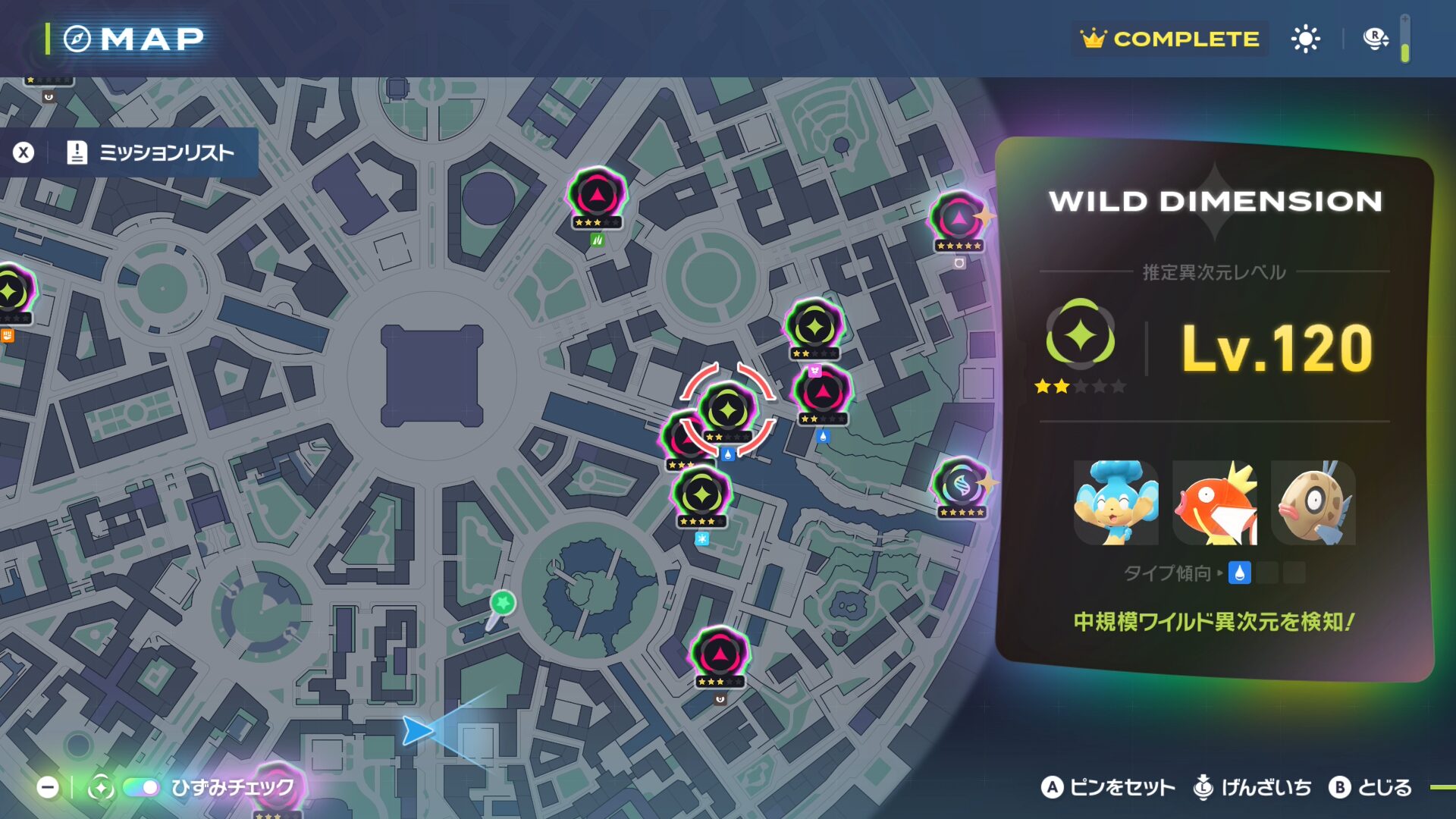View the Magikarp thumbnail in Wild Dimension panel
This screenshot has height=819, width=1456.
1214,503
